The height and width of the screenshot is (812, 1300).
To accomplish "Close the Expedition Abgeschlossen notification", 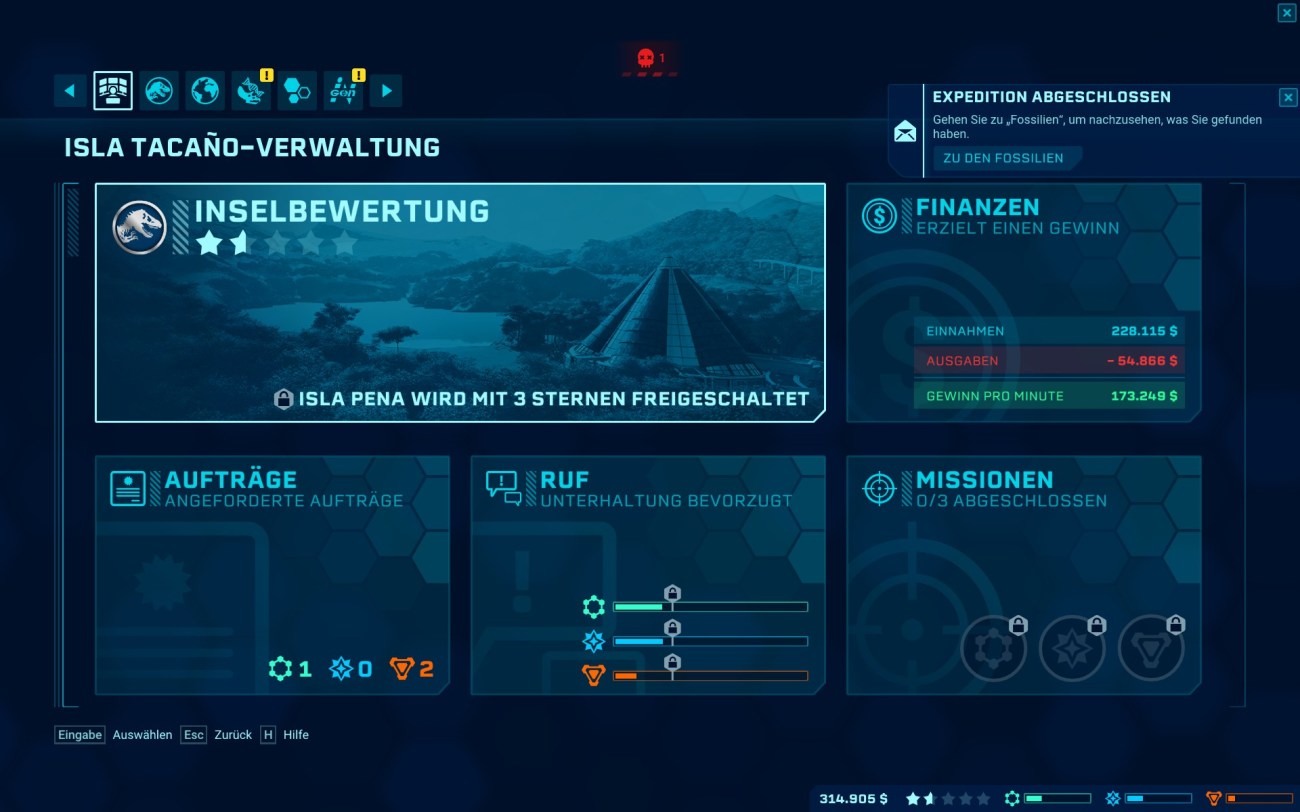I will [1287, 97].
